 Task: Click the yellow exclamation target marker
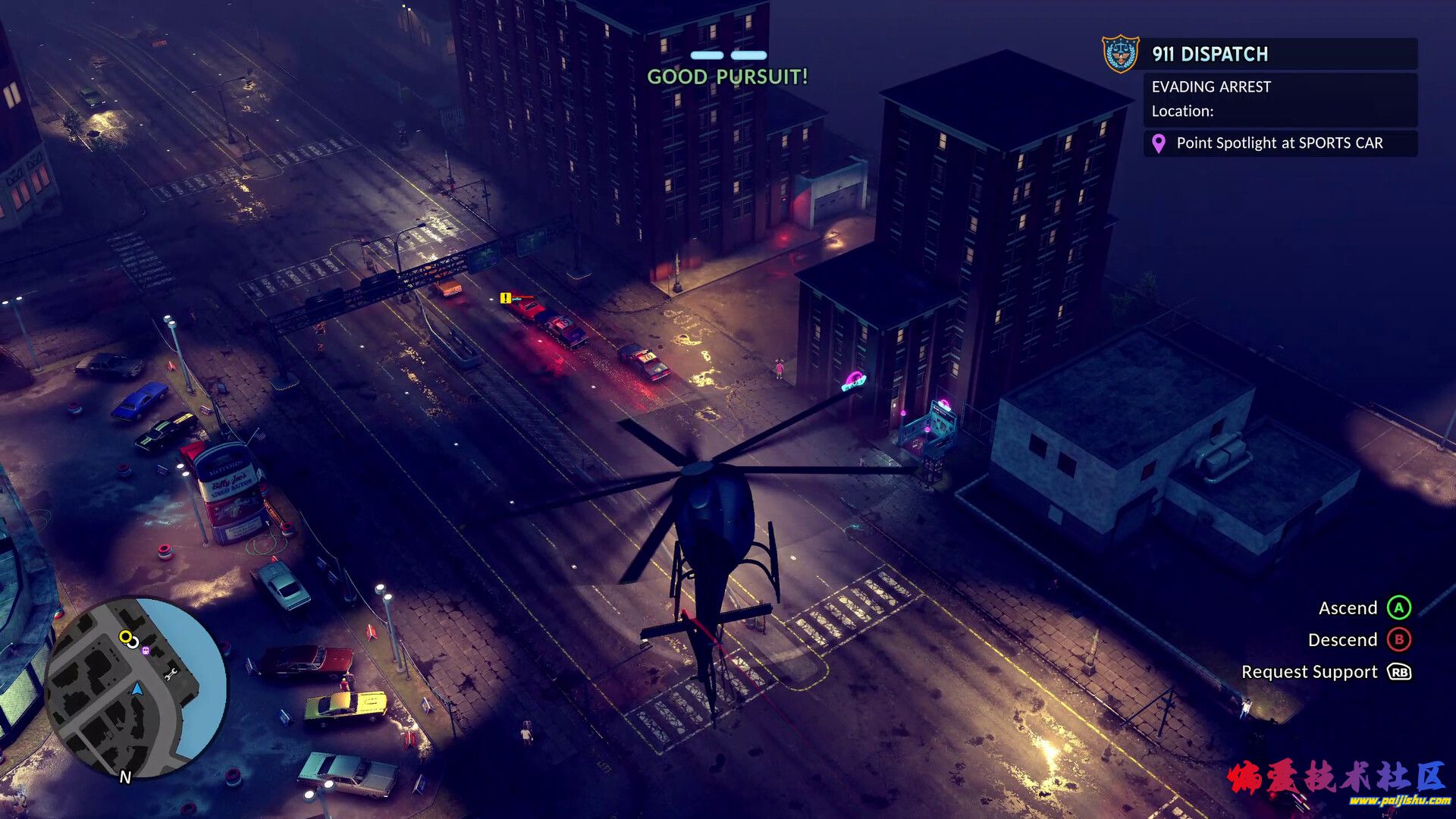[505, 298]
